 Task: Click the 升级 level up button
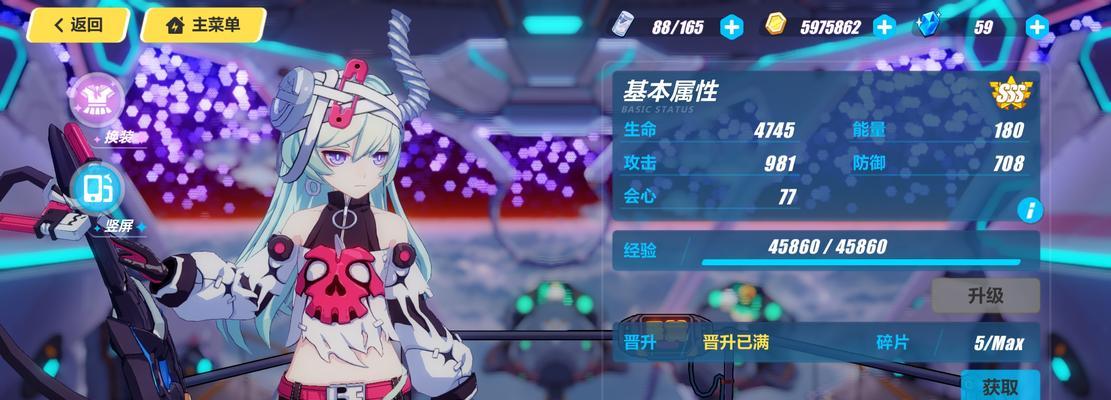coord(985,296)
